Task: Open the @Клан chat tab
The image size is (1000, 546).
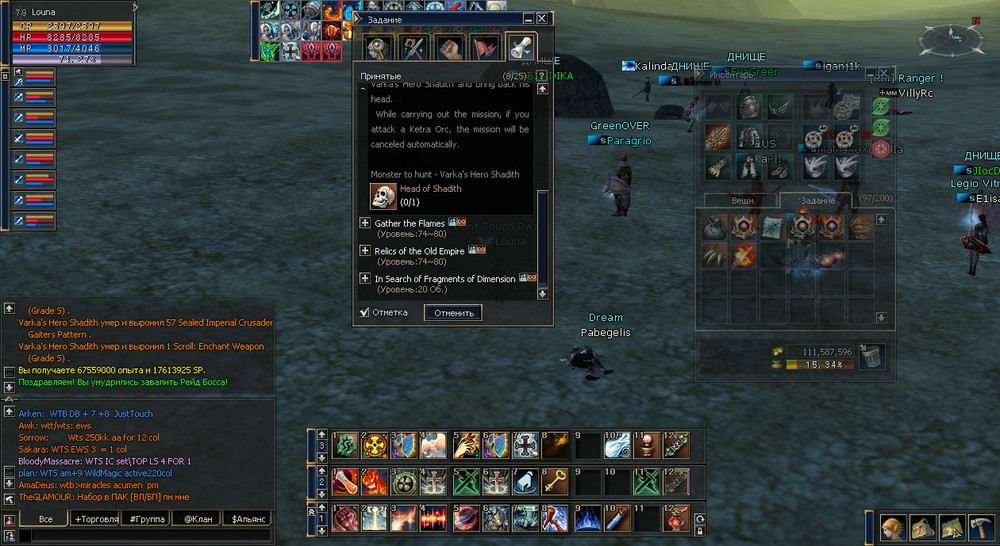Action: click(196, 519)
